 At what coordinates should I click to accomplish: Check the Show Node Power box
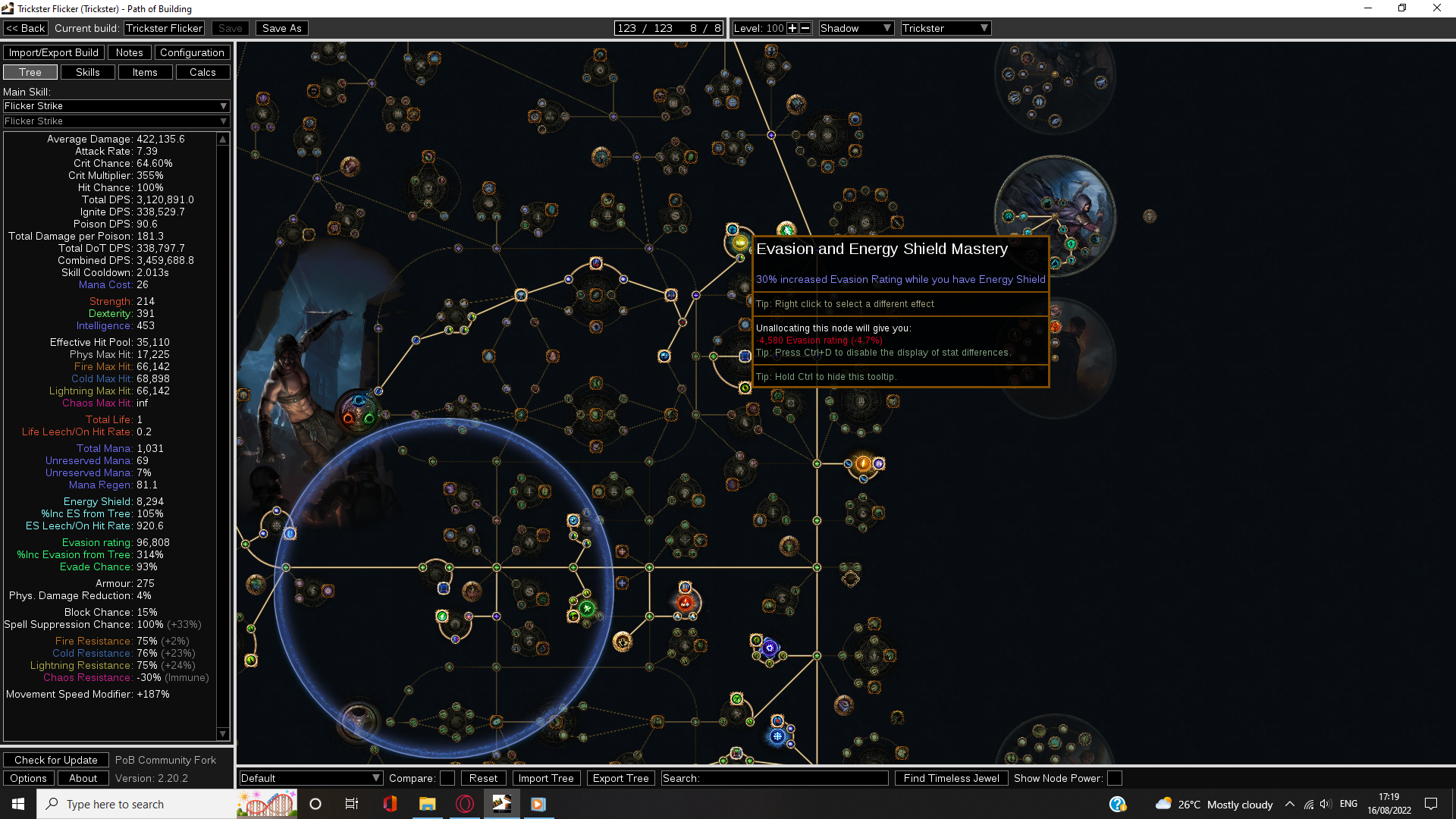click(1113, 777)
